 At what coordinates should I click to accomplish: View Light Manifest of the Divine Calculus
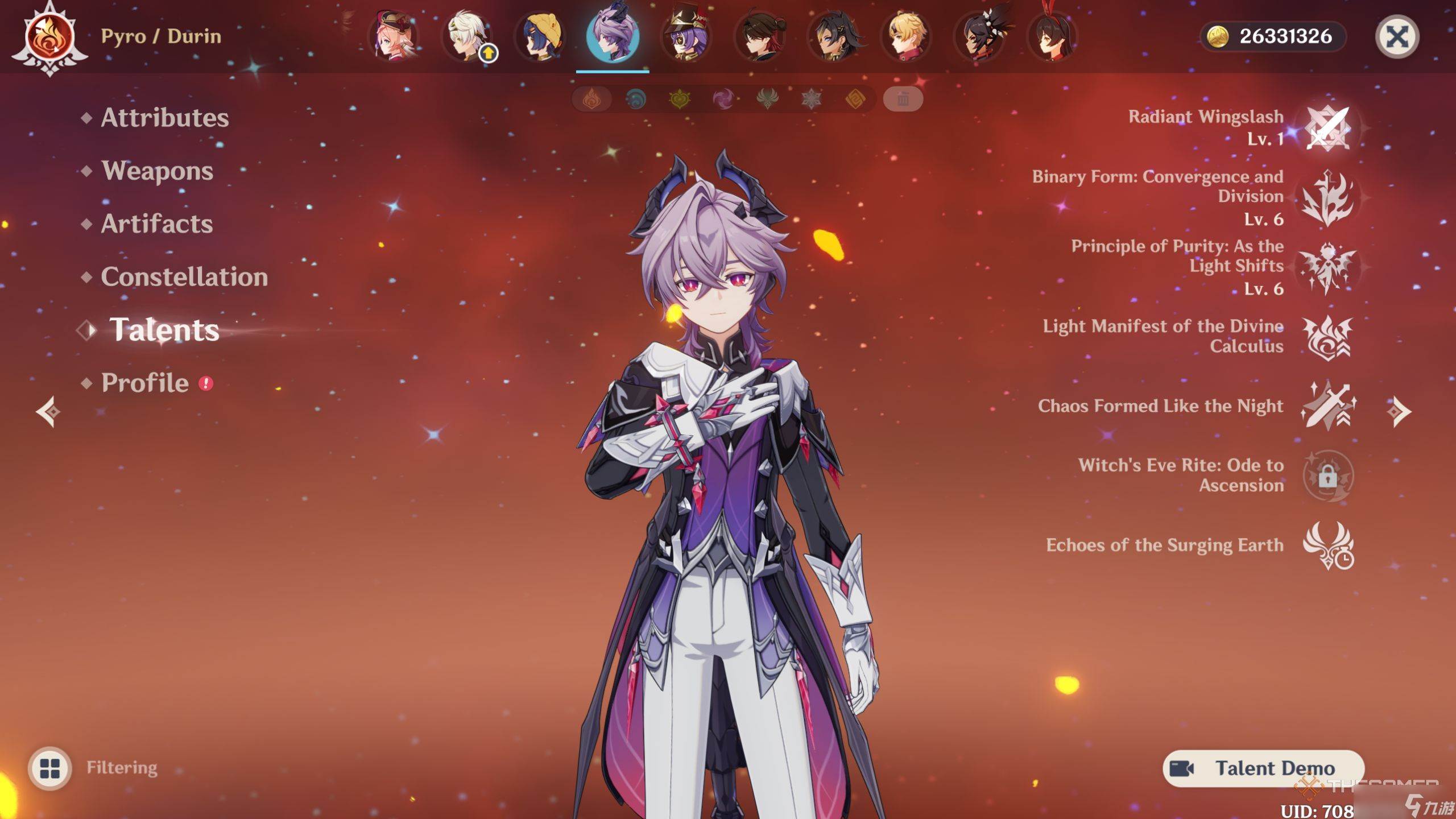click(x=1327, y=337)
